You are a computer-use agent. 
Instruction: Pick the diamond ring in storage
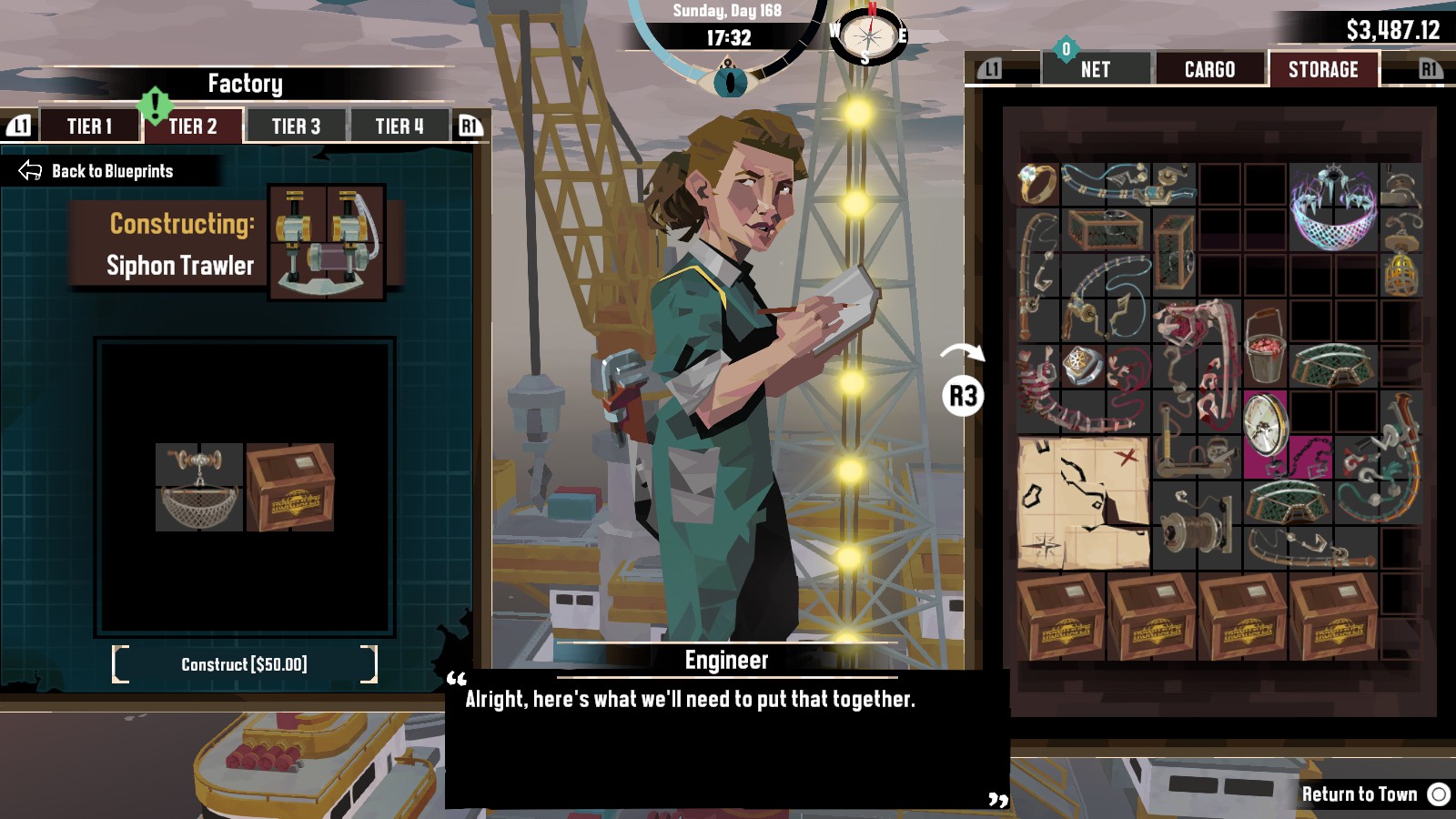(1037, 184)
